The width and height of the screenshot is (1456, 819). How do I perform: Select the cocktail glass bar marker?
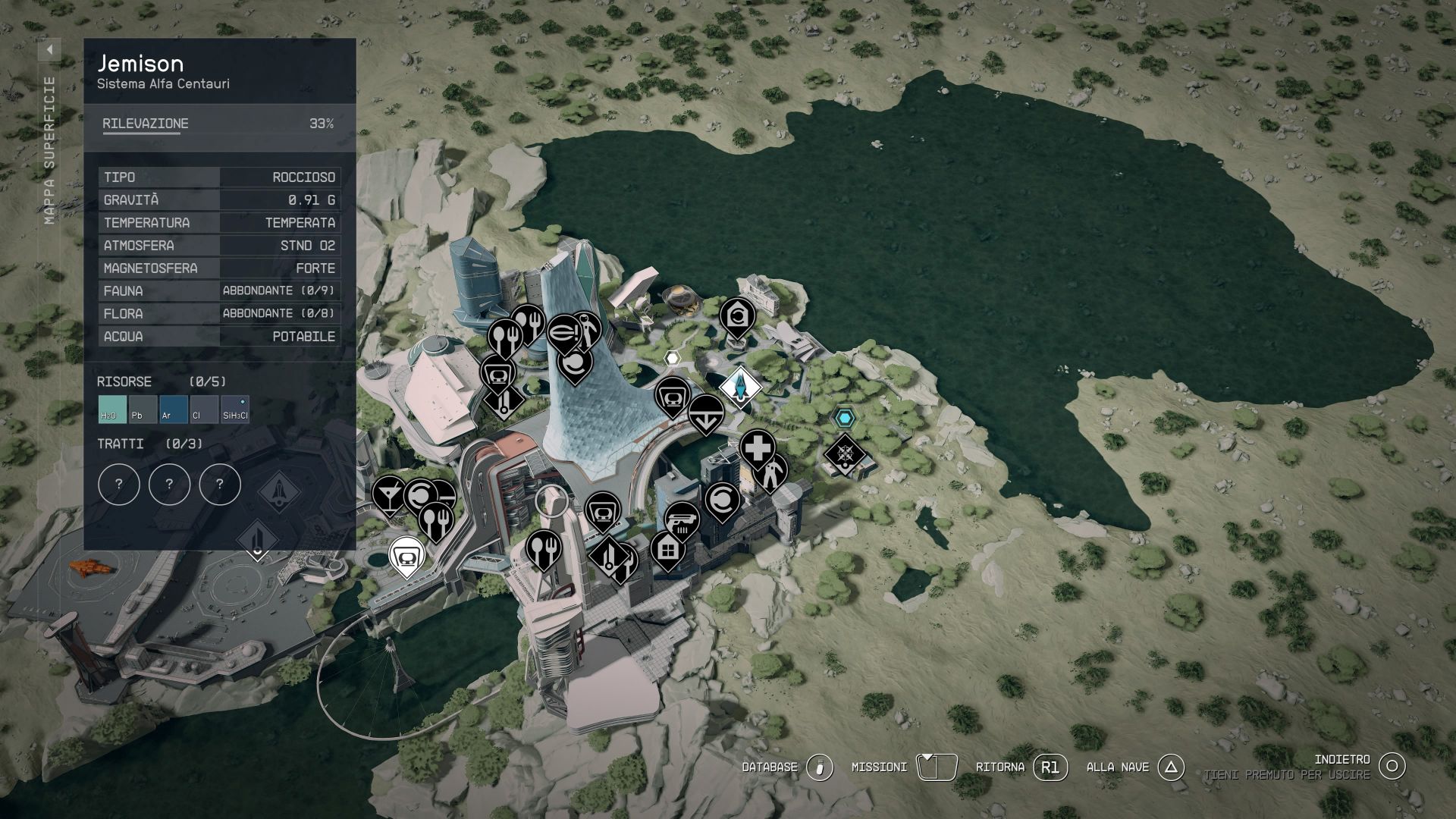(x=388, y=494)
